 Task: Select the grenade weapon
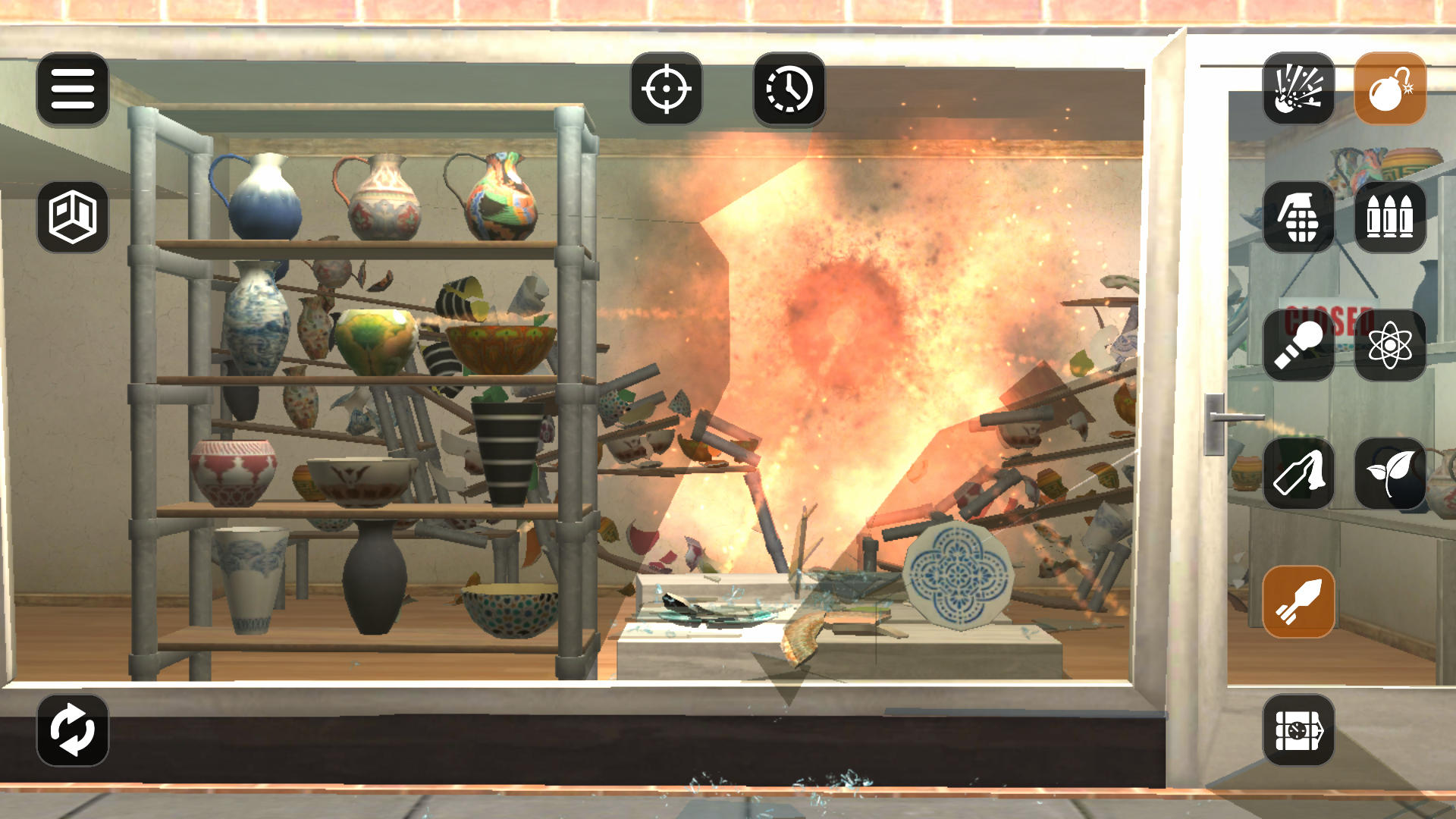point(1298,218)
